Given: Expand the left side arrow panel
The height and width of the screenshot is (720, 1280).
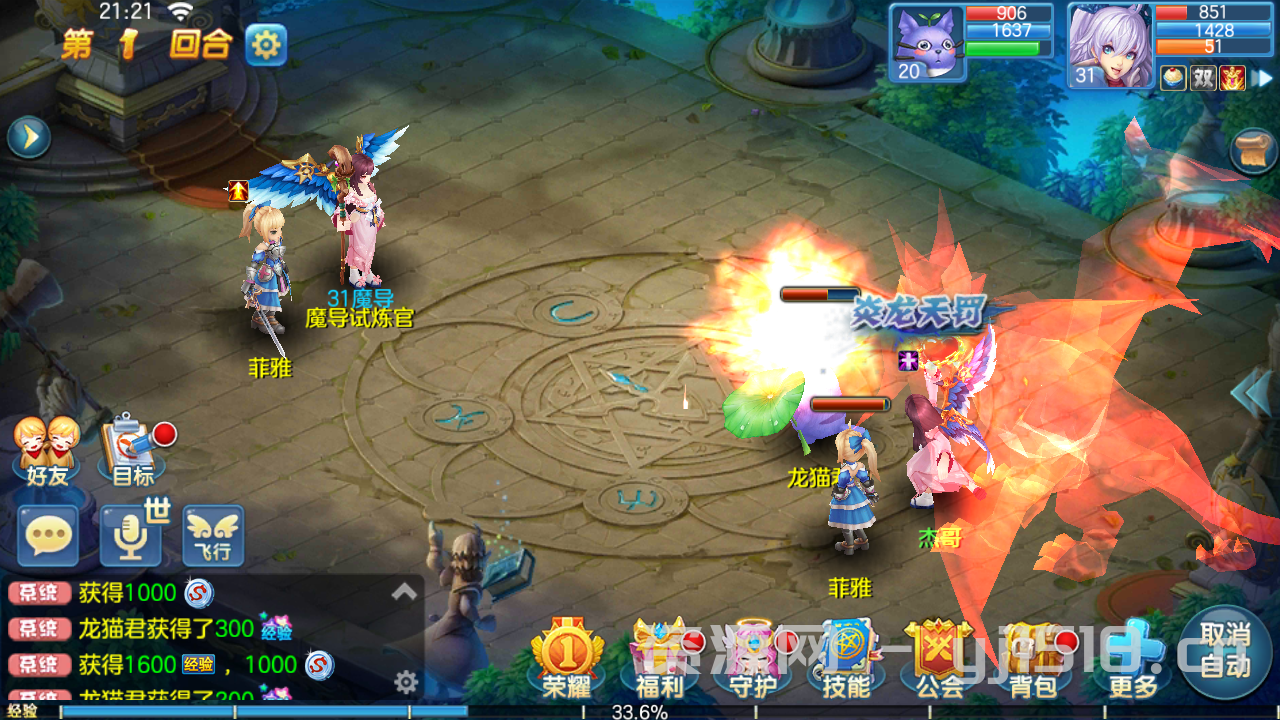Looking at the screenshot, I should [29, 138].
